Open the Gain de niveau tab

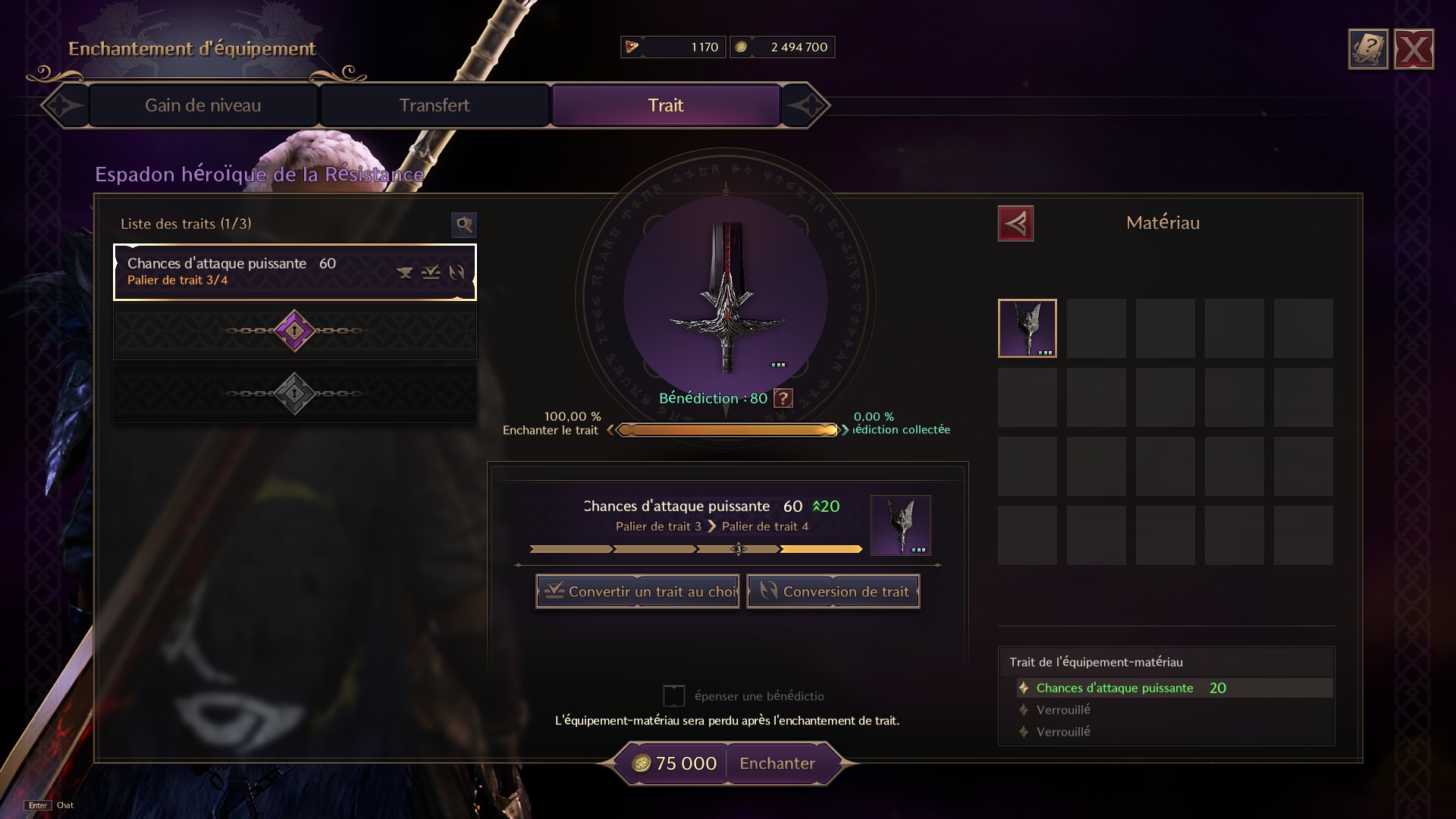[x=202, y=105]
